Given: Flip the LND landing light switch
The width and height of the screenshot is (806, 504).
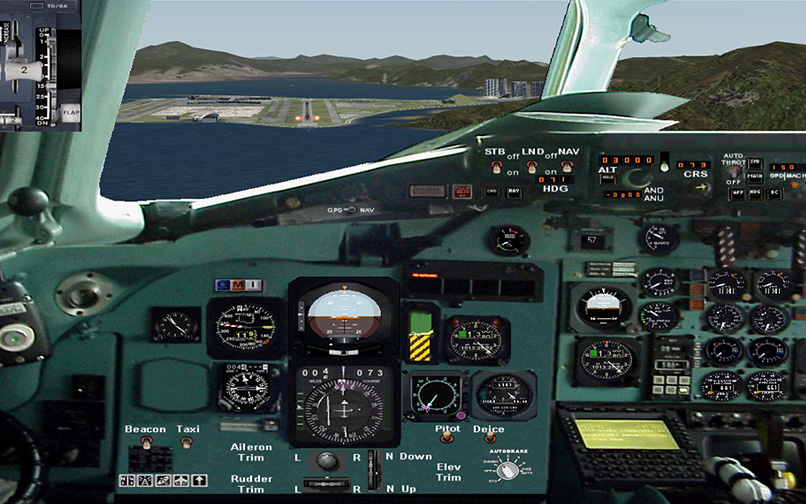Looking at the screenshot, I should [533, 166].
